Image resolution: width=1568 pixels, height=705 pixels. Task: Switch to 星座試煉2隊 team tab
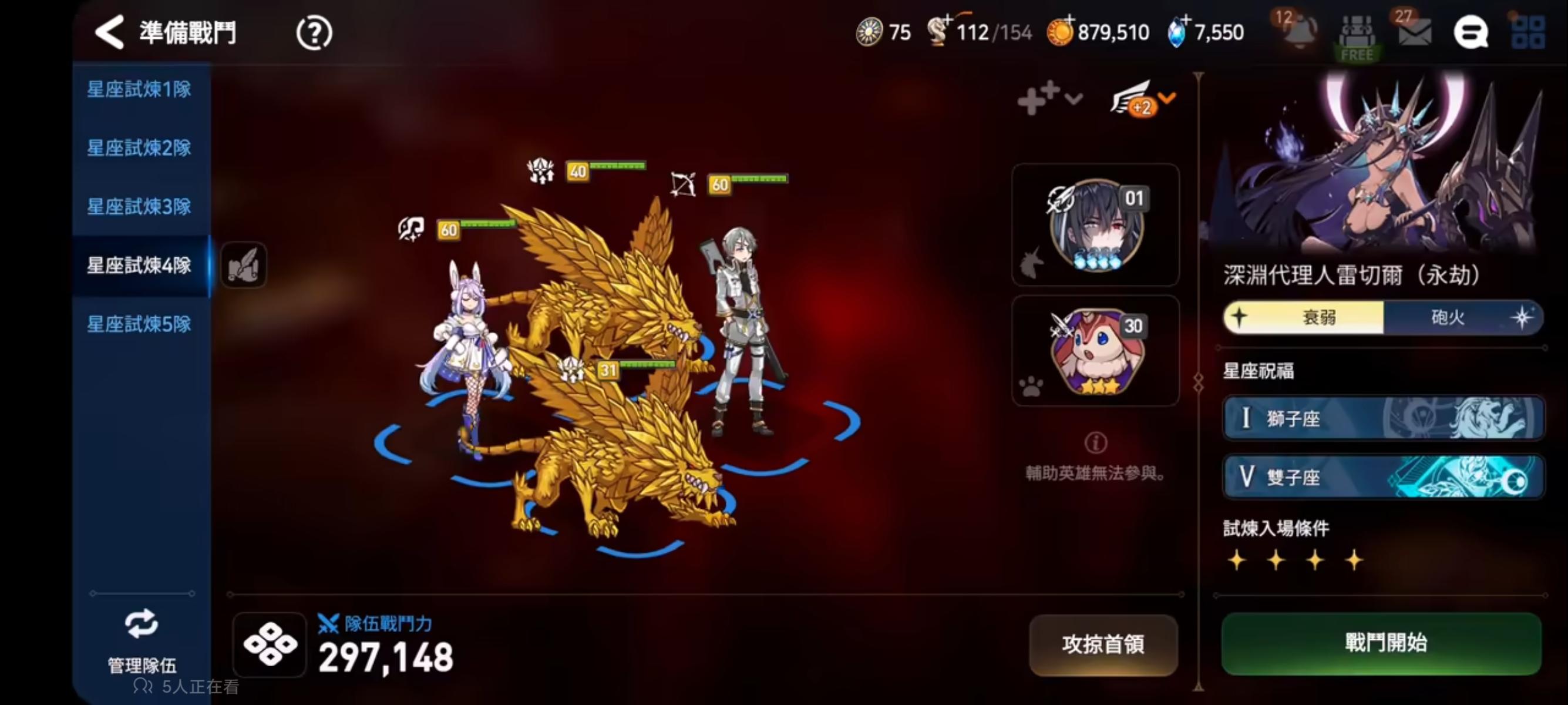[140, 148]
